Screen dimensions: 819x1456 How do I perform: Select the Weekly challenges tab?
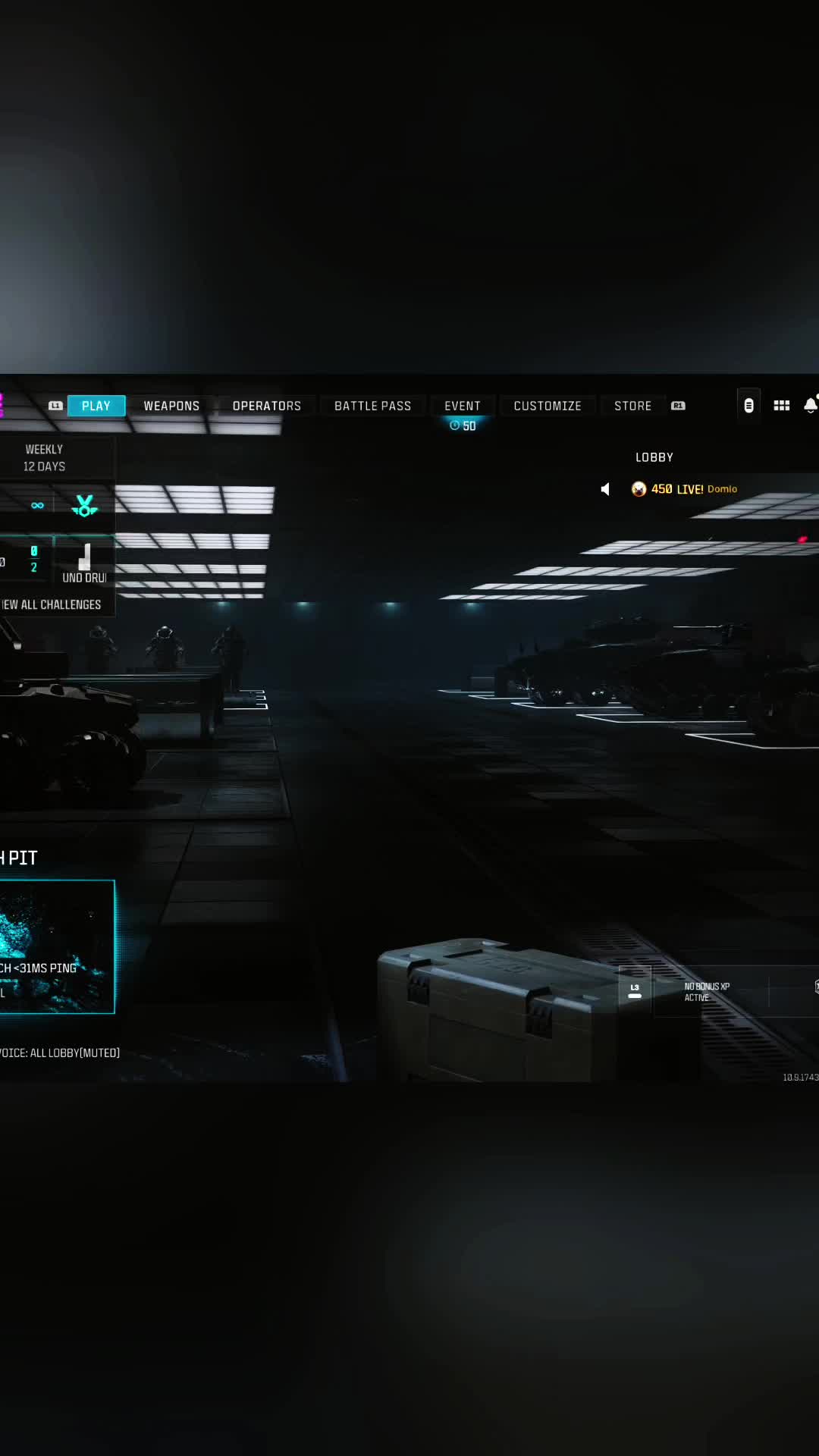pyautogui.click(x=45, y=457)
